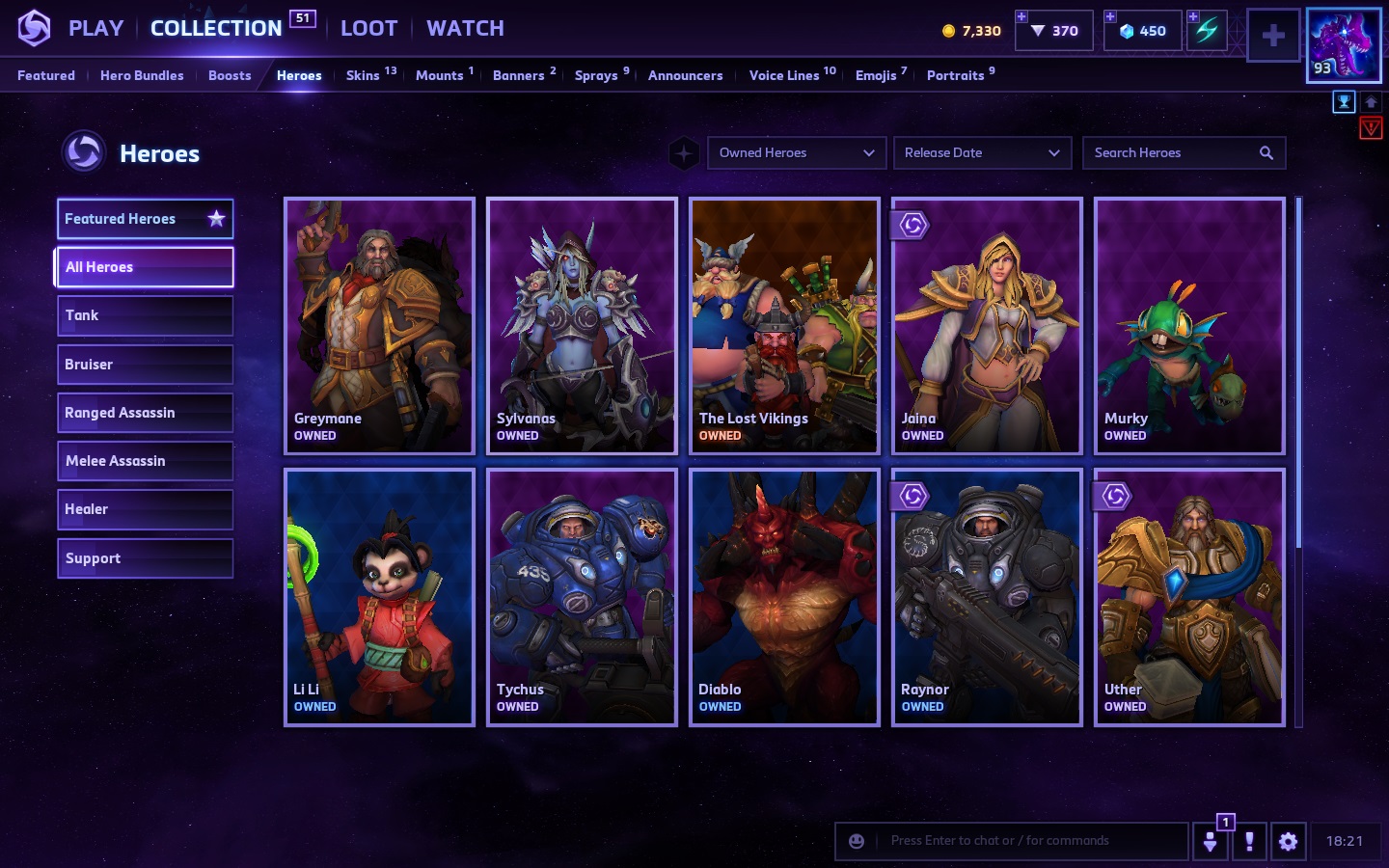View the Mounts collection
This screenshot has width=1389, height=868.
click(x=440, y=75)
